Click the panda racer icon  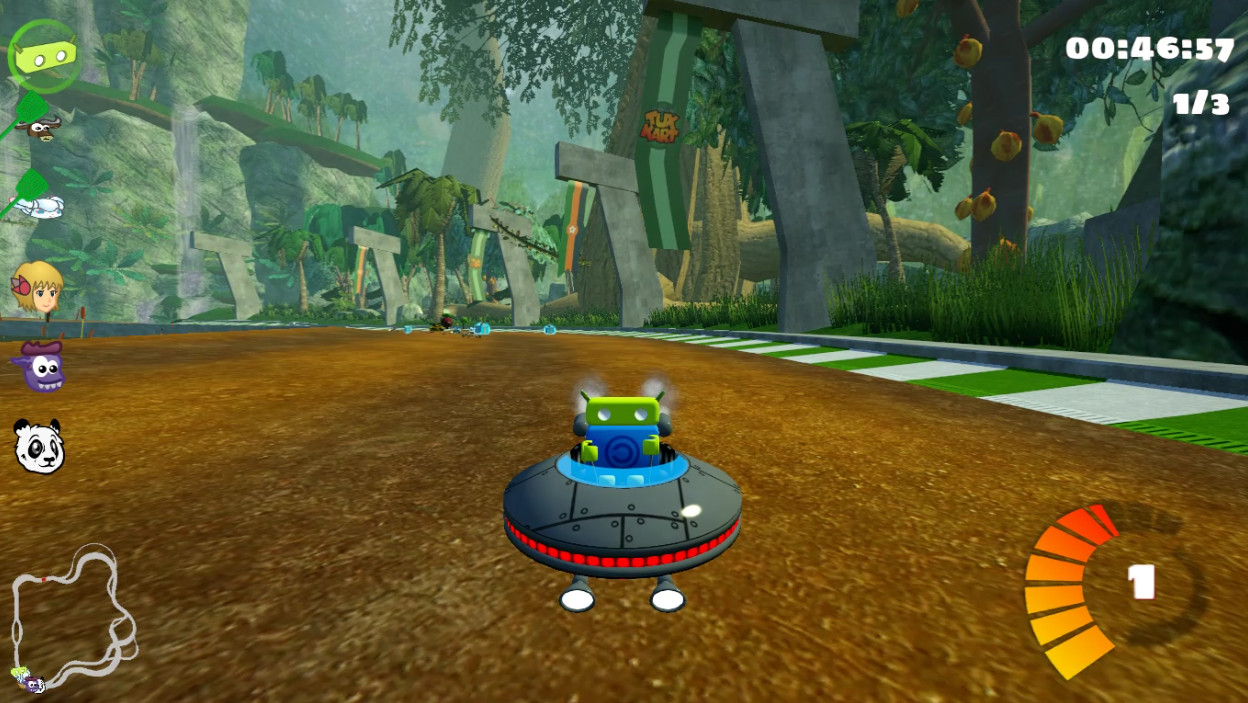point(39,446)
